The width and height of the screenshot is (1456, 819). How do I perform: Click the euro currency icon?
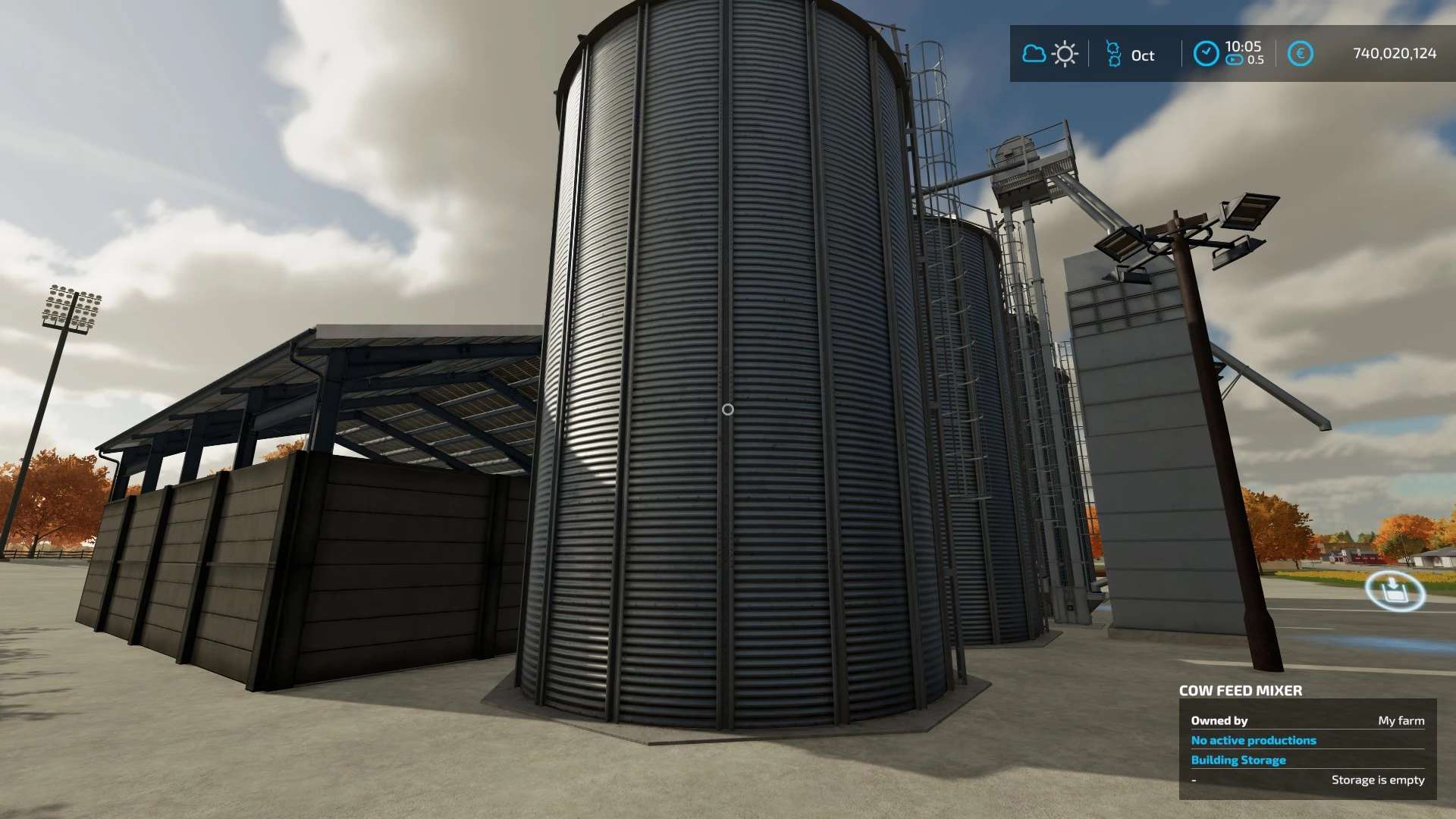point(1300,54)
